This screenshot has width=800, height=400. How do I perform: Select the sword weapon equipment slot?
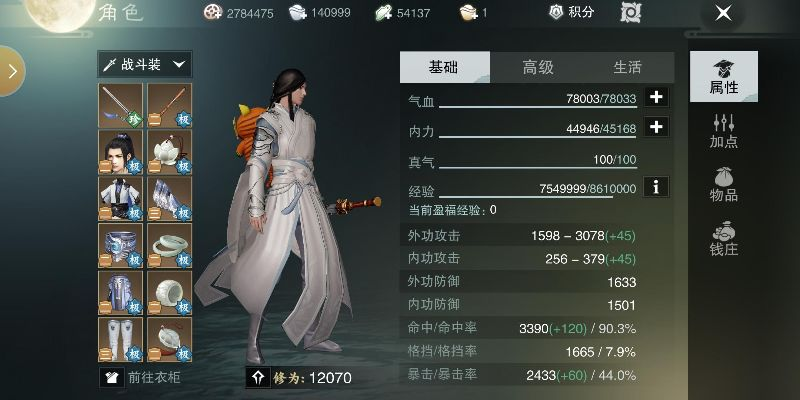tap(121, 105)
